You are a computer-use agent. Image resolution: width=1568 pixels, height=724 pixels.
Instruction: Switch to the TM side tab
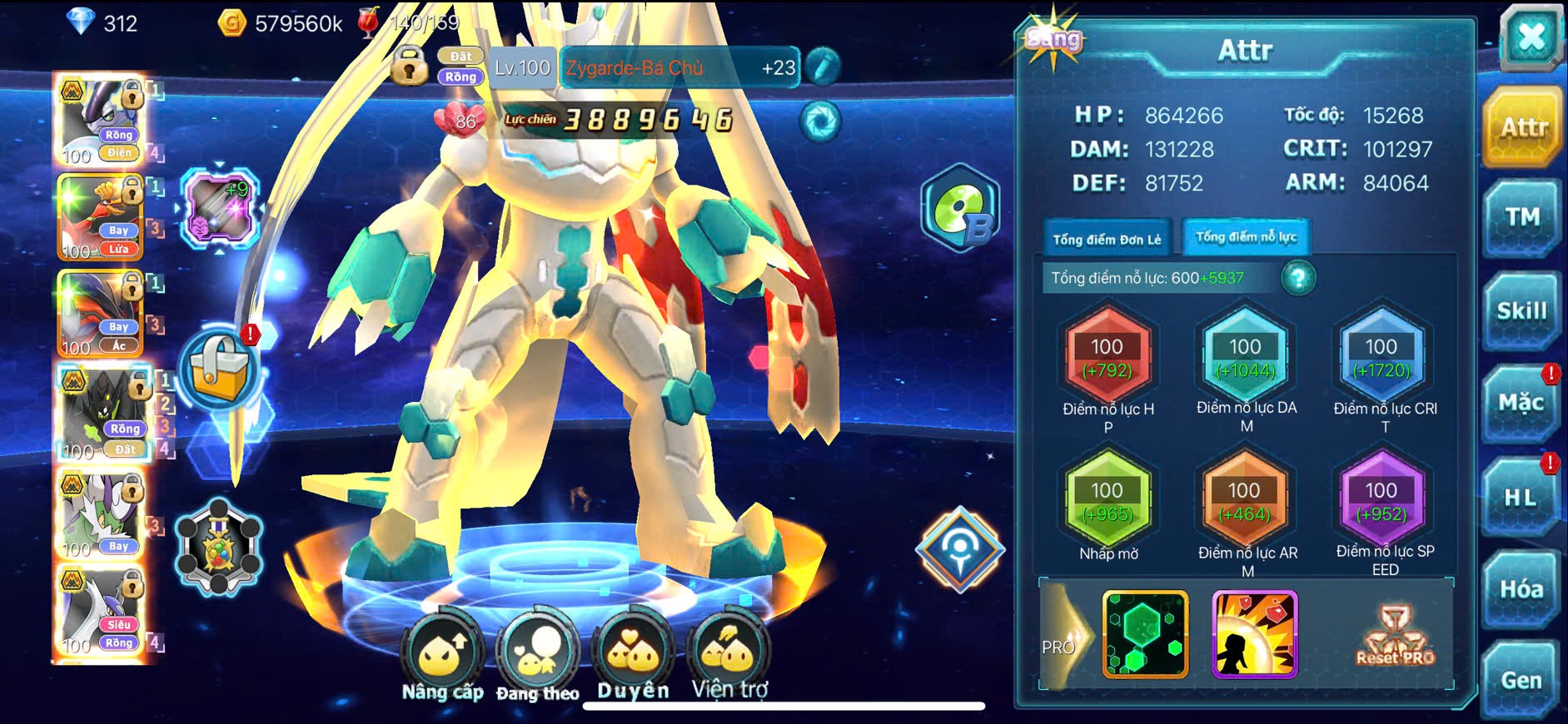coord(1522,218)
